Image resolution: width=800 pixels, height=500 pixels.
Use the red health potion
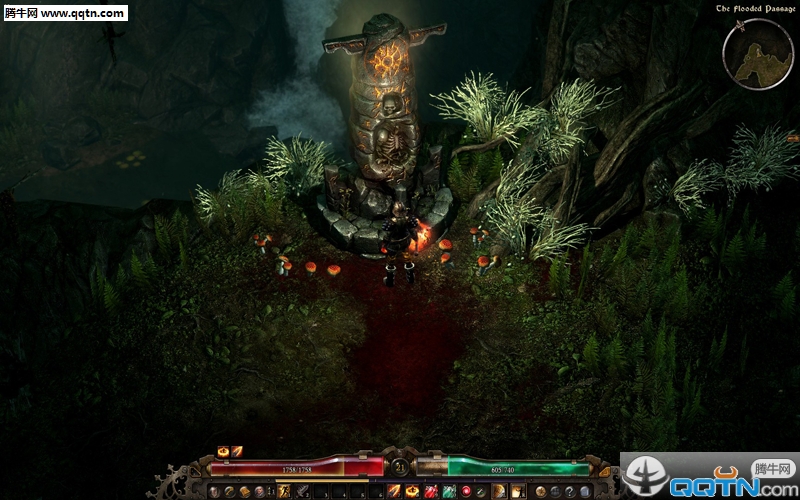[432, 491]
